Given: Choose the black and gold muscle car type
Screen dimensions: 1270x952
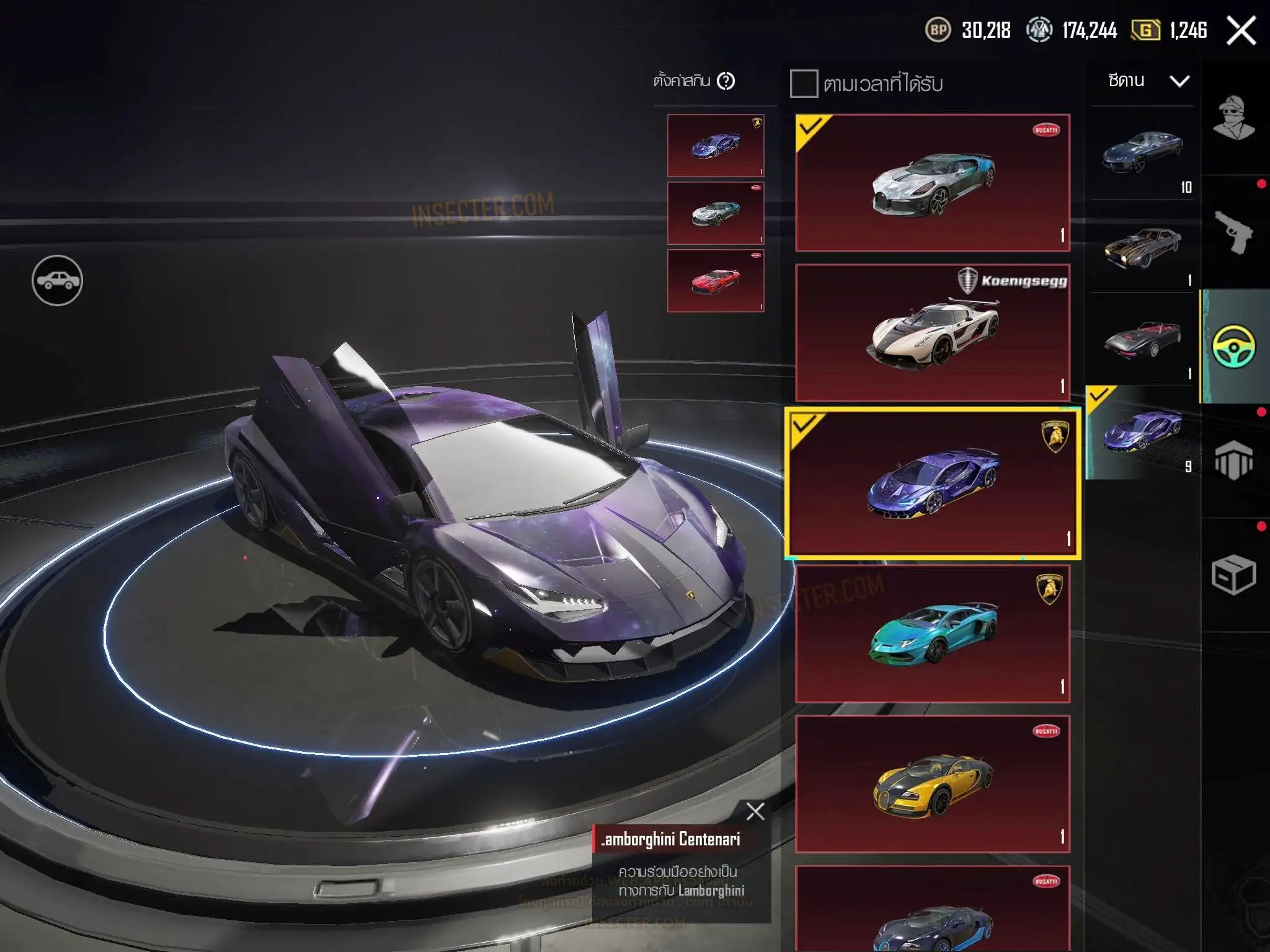Looking at the screenshot, I should [1142, 247].
